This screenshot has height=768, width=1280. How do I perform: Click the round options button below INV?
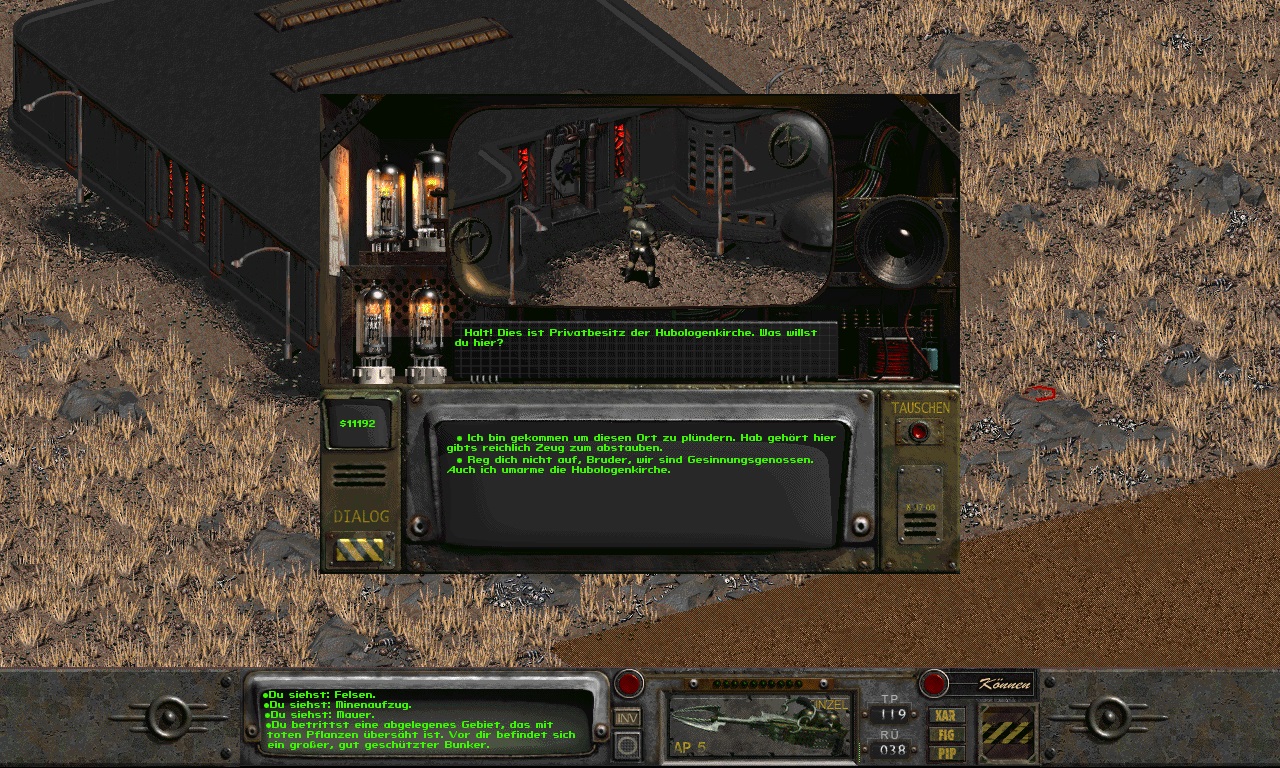click(x=627, y=744)
